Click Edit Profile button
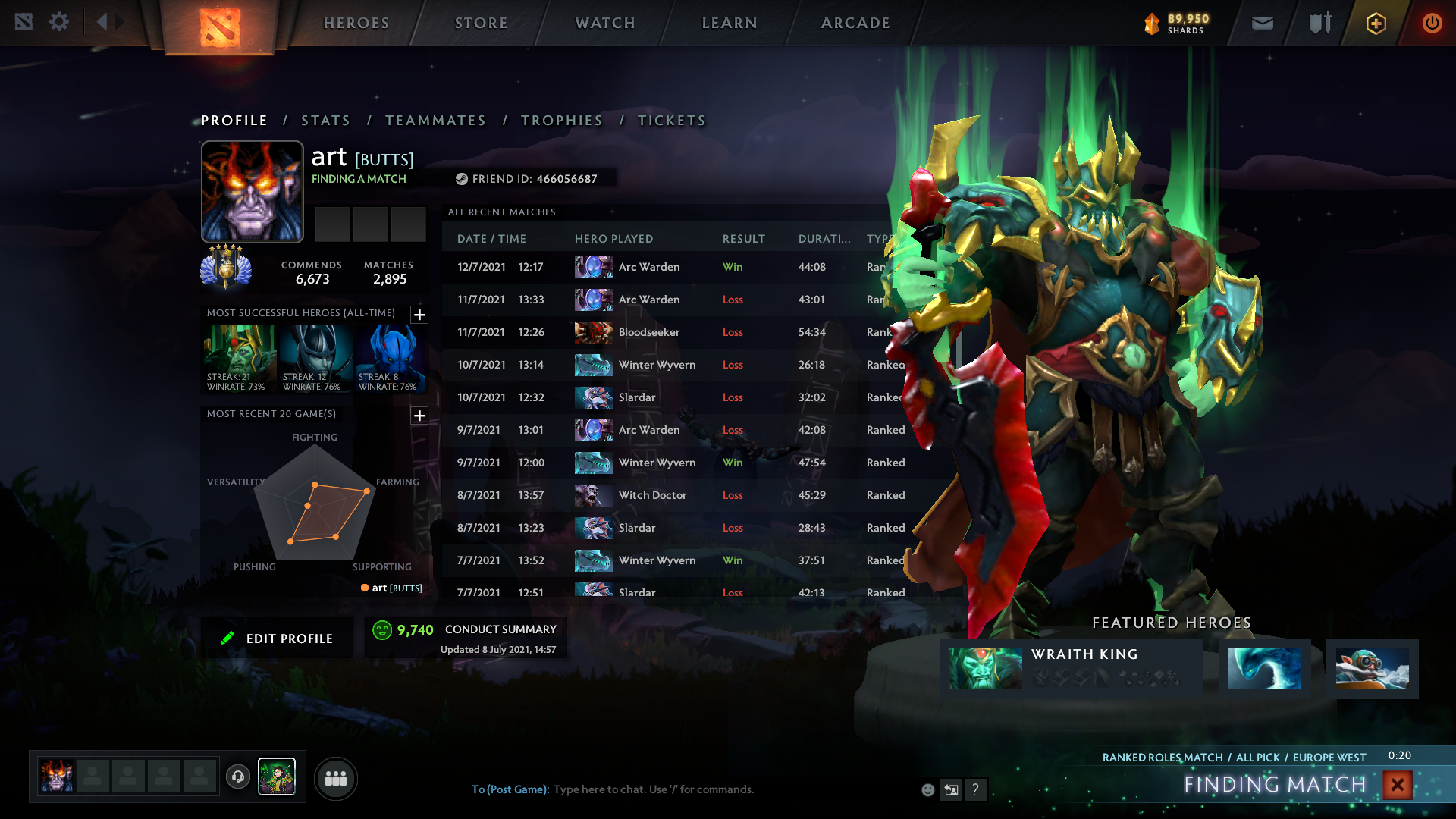Viewport: 1456px width, 819px height. point(278,639)
